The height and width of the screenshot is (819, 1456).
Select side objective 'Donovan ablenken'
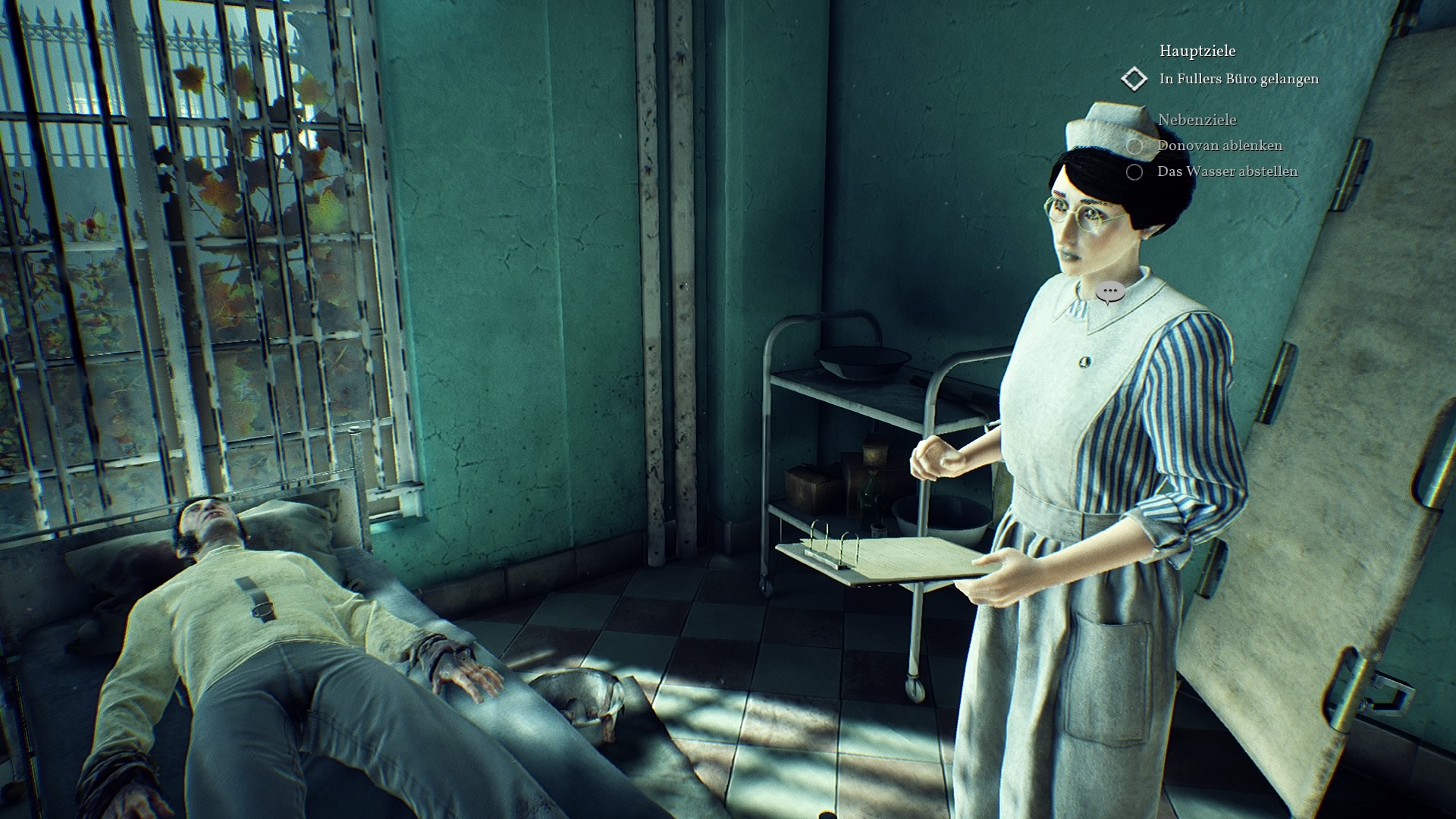1219,146
